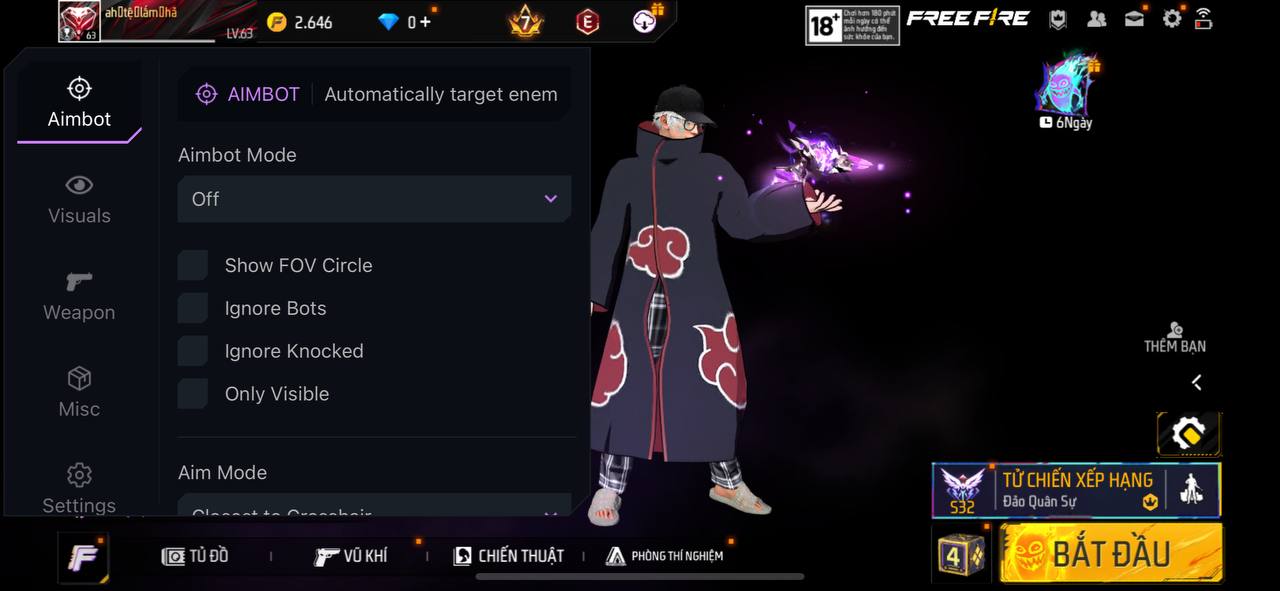The width and height of the screenshot is (1280, 591).
Task: Open the gold crown badge numbered 7
Action: 525,21
